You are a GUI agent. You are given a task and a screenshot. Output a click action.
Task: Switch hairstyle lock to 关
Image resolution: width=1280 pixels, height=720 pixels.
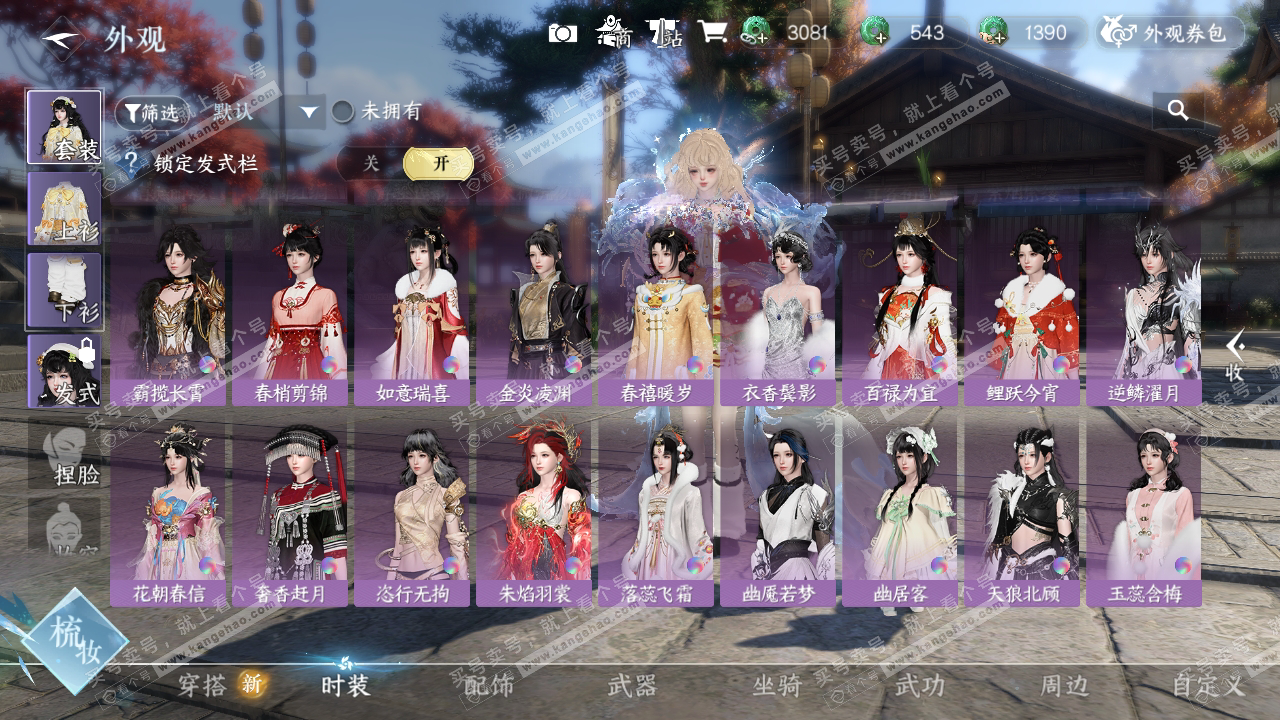point(371,163)
